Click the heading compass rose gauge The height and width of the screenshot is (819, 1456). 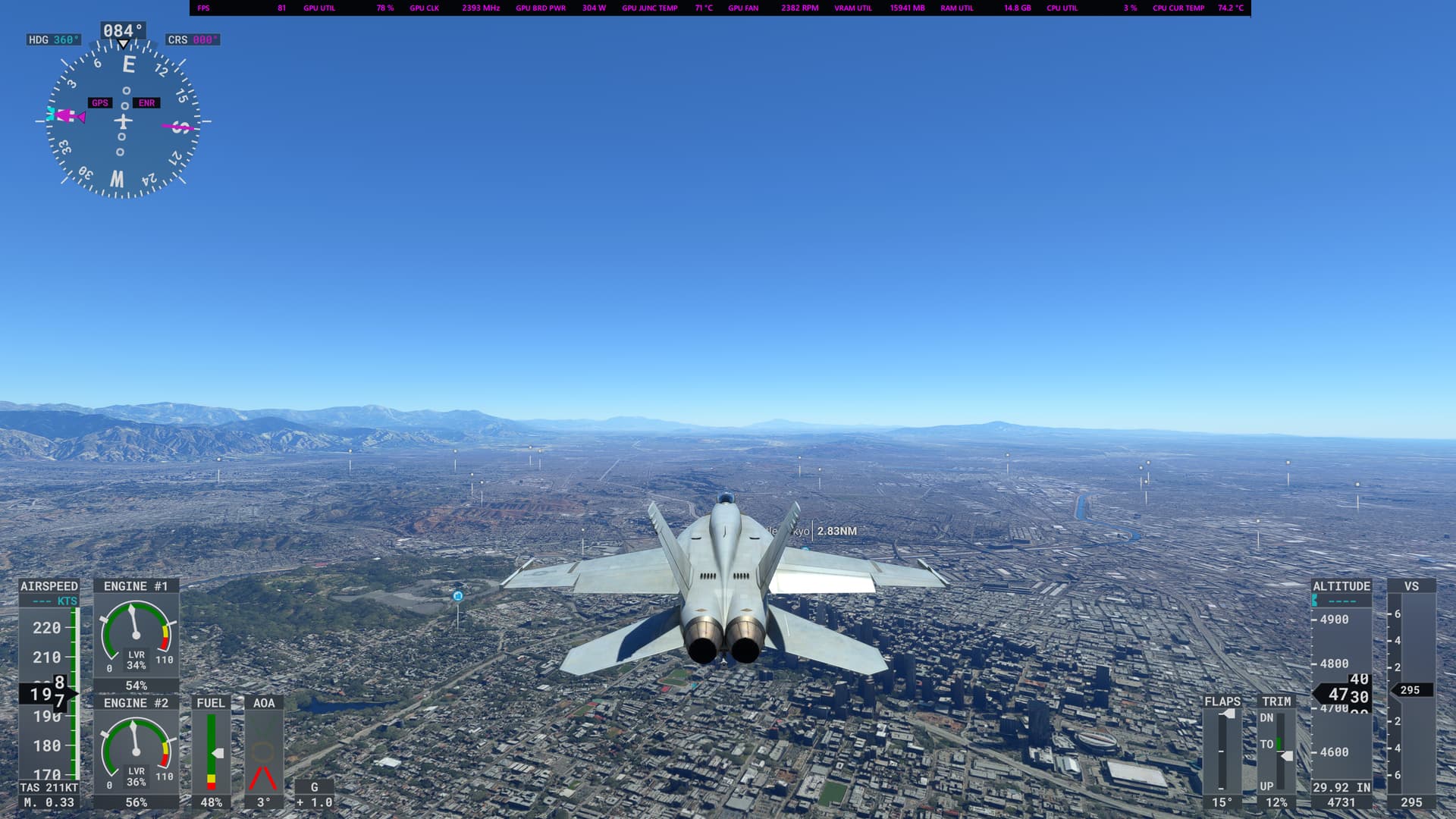coord(123,121)
